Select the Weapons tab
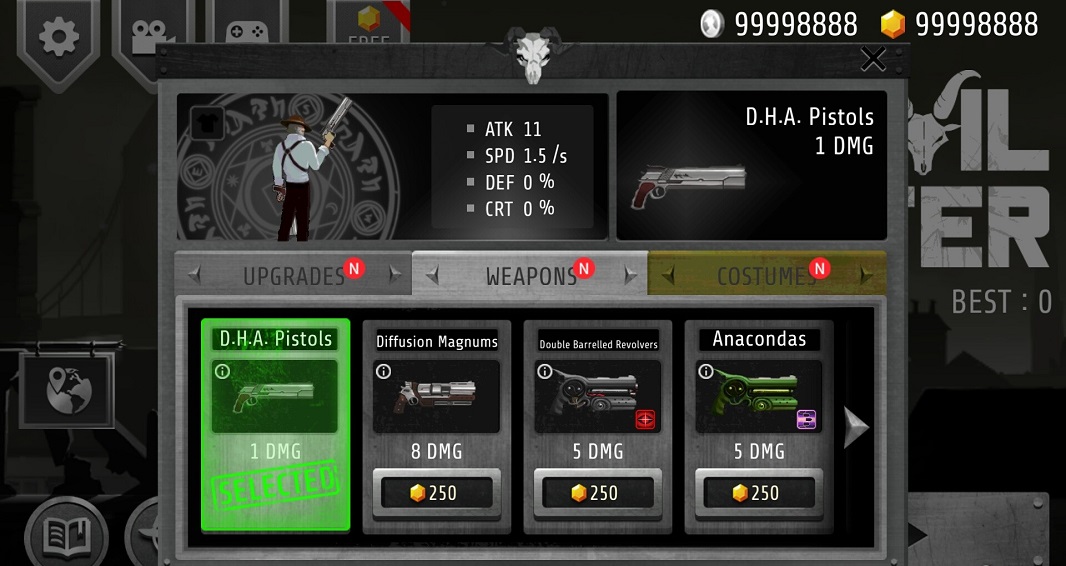 coord(531,275)
